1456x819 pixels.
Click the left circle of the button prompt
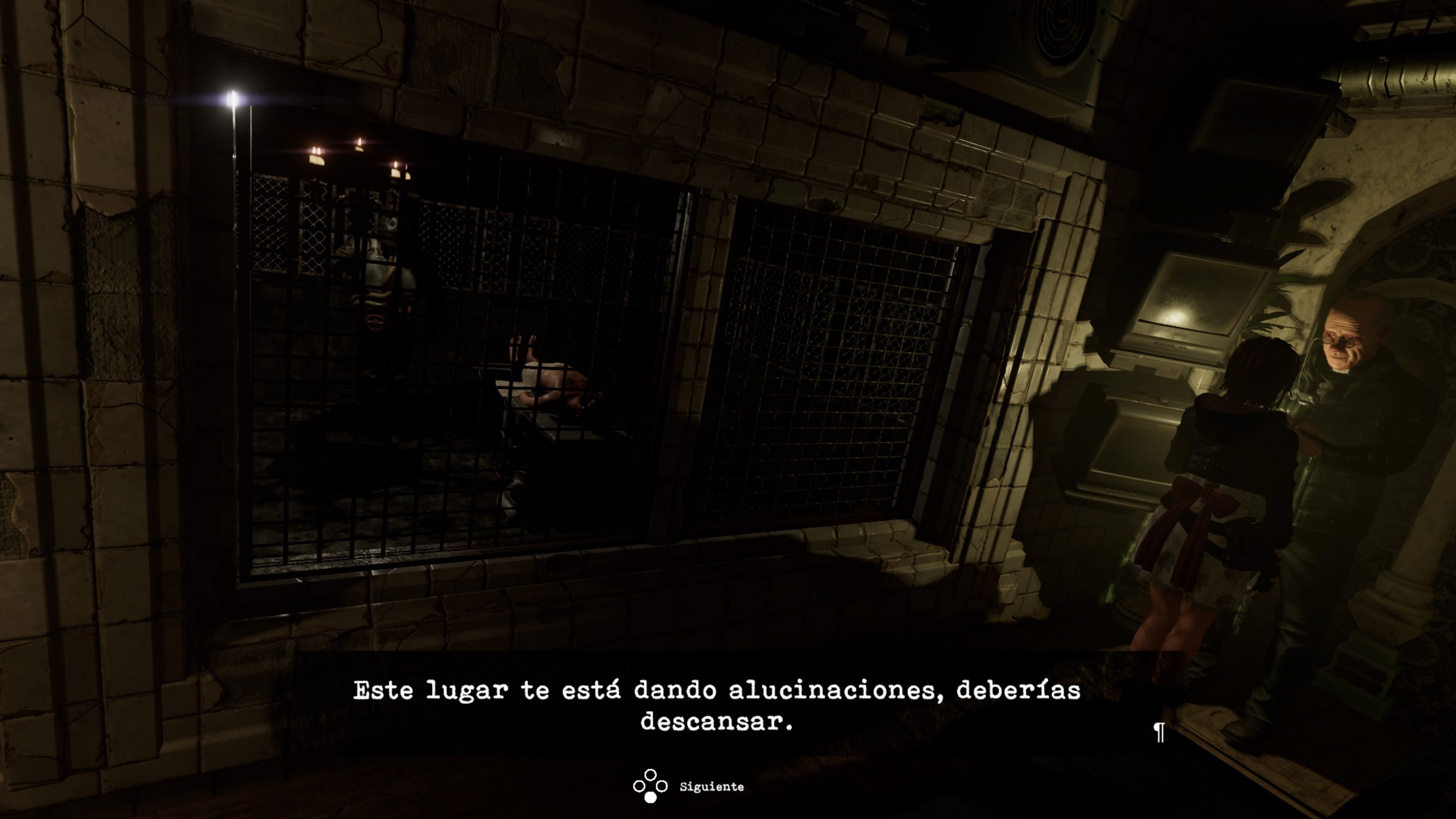coord(639,786)
